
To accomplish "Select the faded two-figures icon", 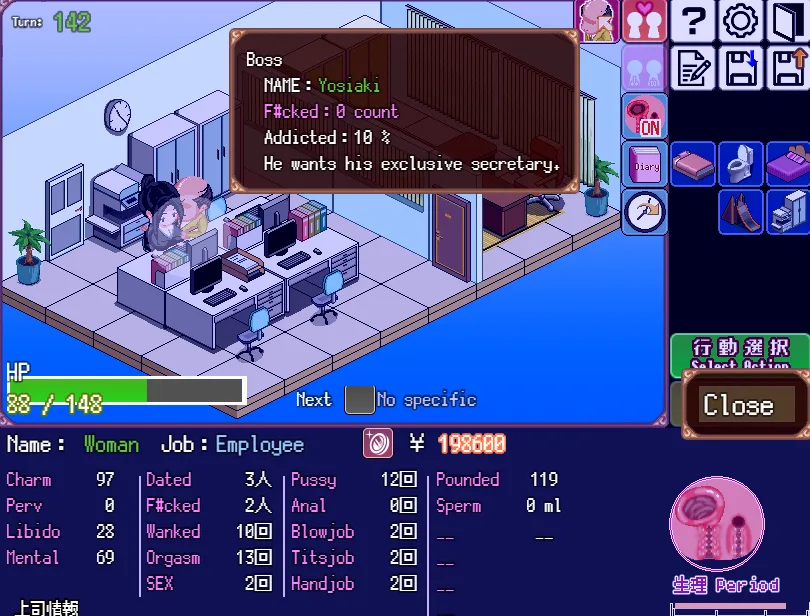I will 644,67.
